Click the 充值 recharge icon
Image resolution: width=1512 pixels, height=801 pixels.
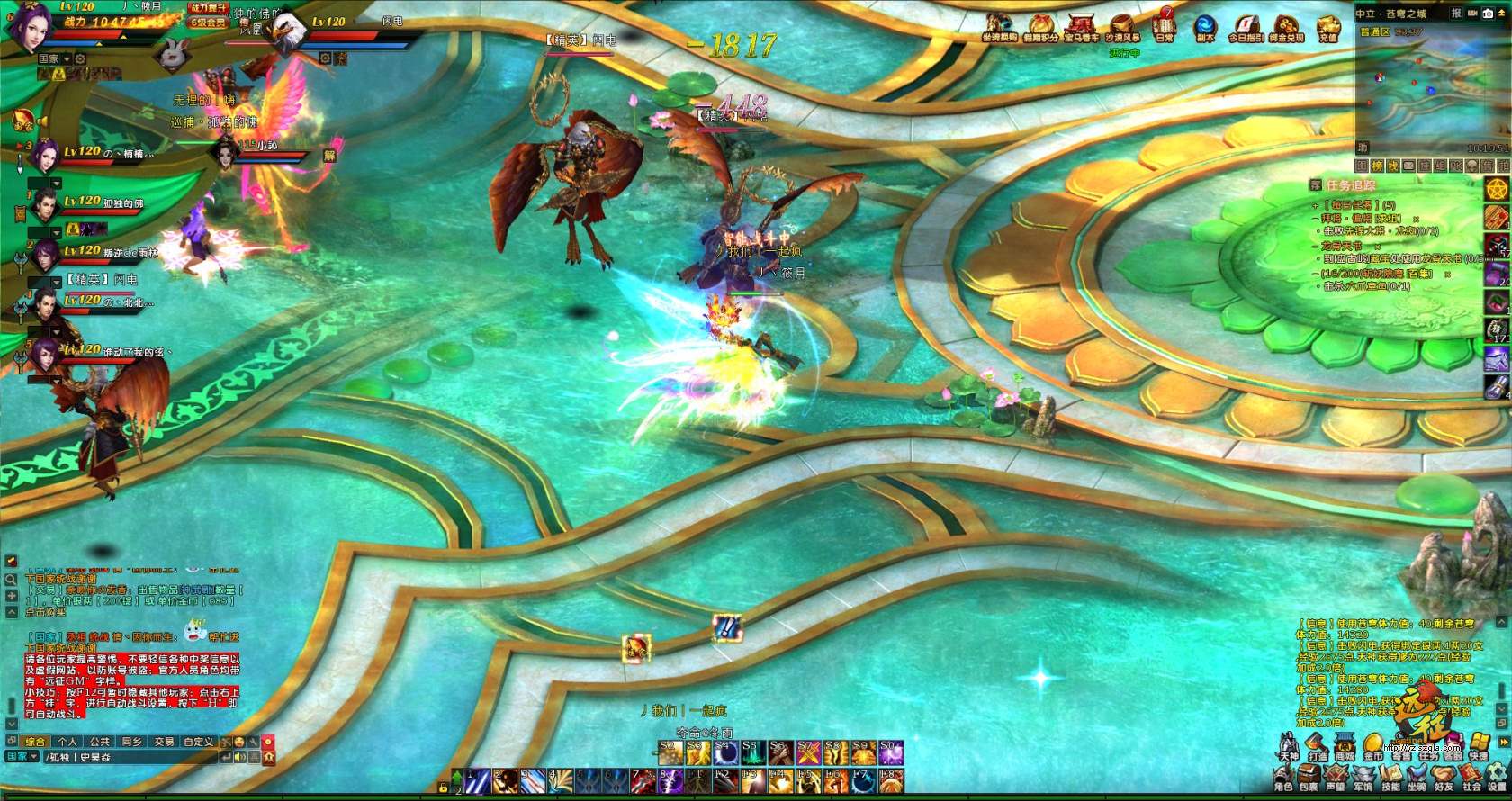tap(1328, 25)
